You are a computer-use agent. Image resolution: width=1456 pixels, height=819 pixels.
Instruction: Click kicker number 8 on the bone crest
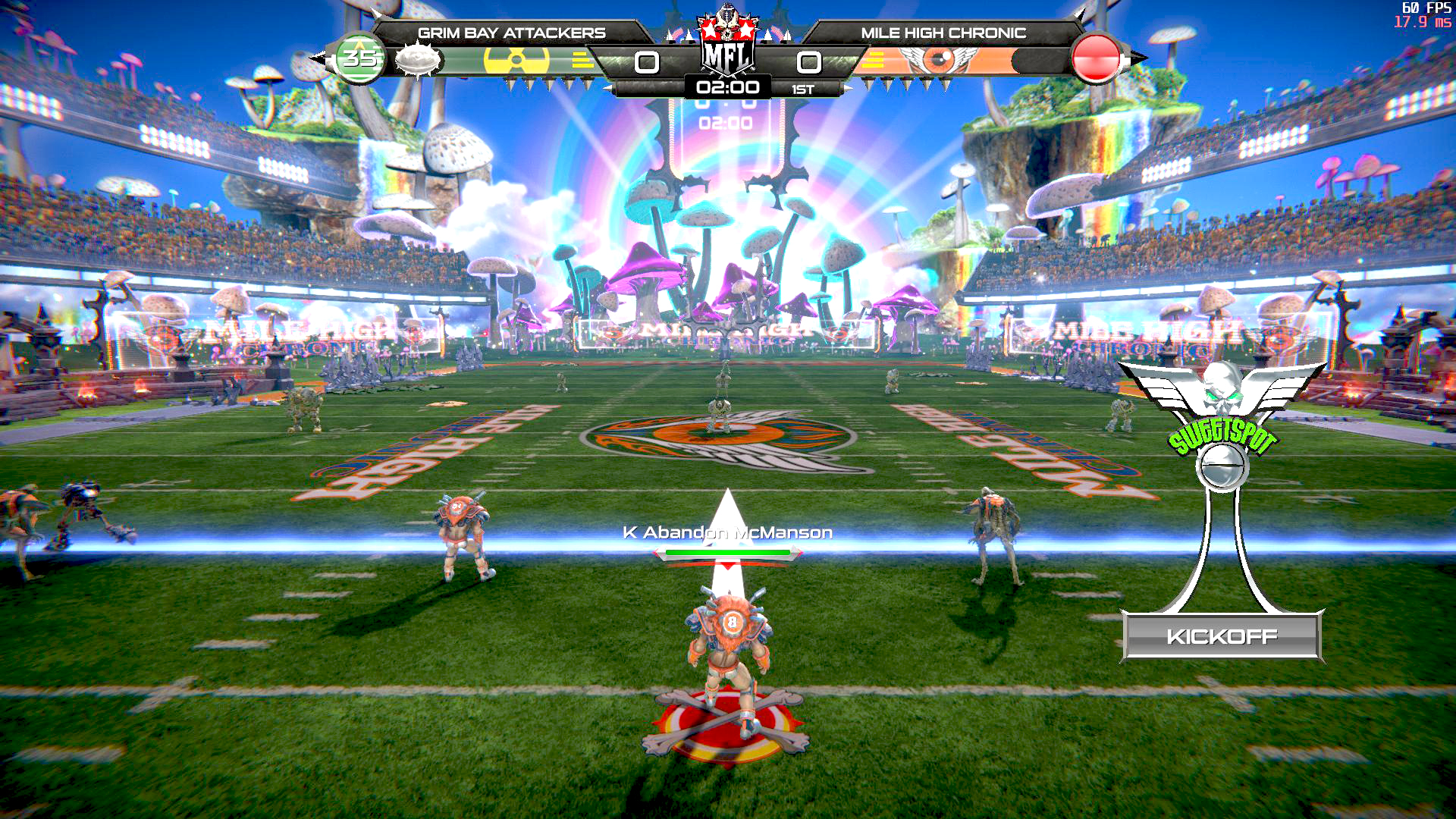pyautogui.click(x=730, y=620)
